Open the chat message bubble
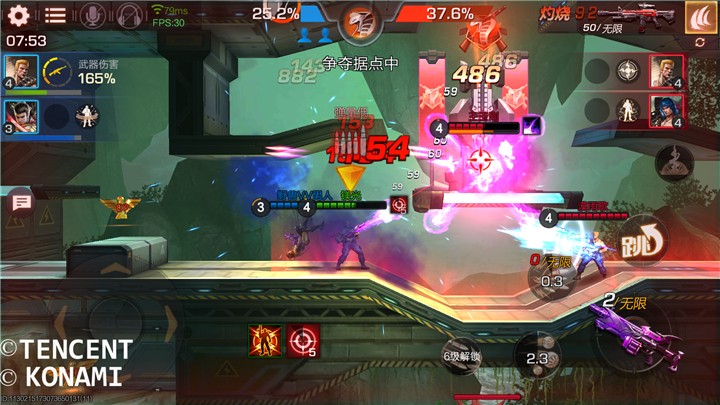Viewport: 720px width, 405px height. 18,203
